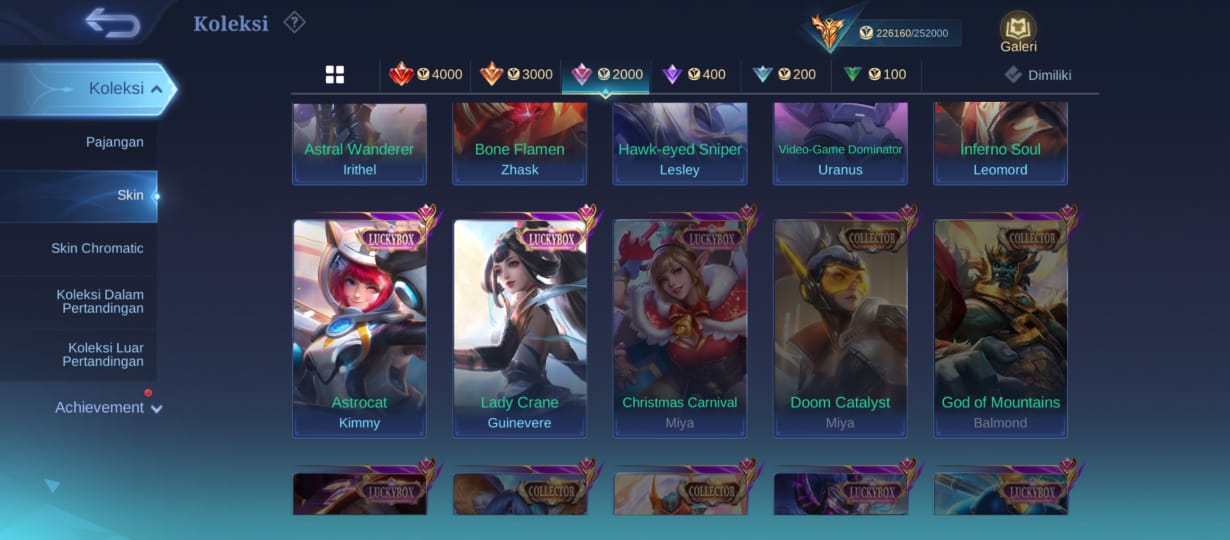Switch to the 400 point tier

click(x=695, y=75)
